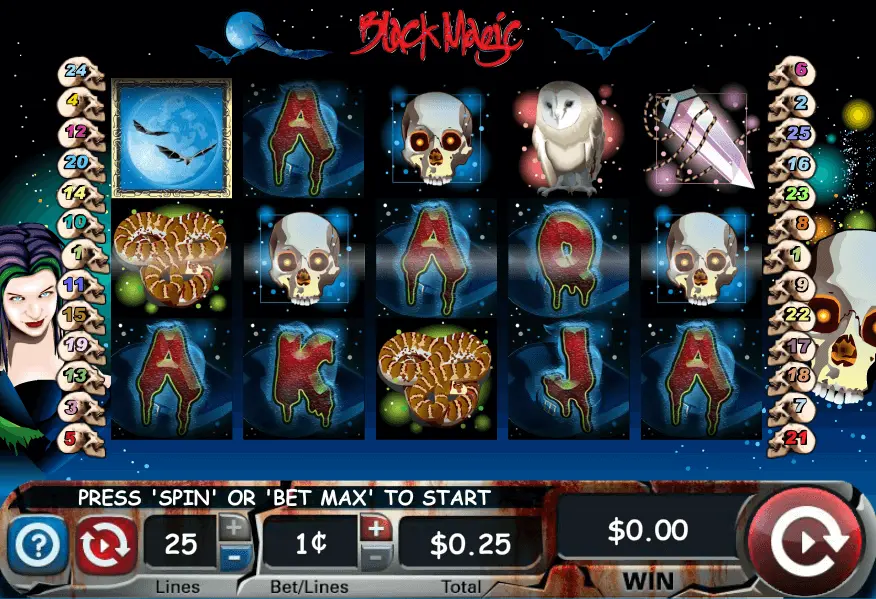Select payline 6 skull marker
876x599 pixels.
click(797, 71)
